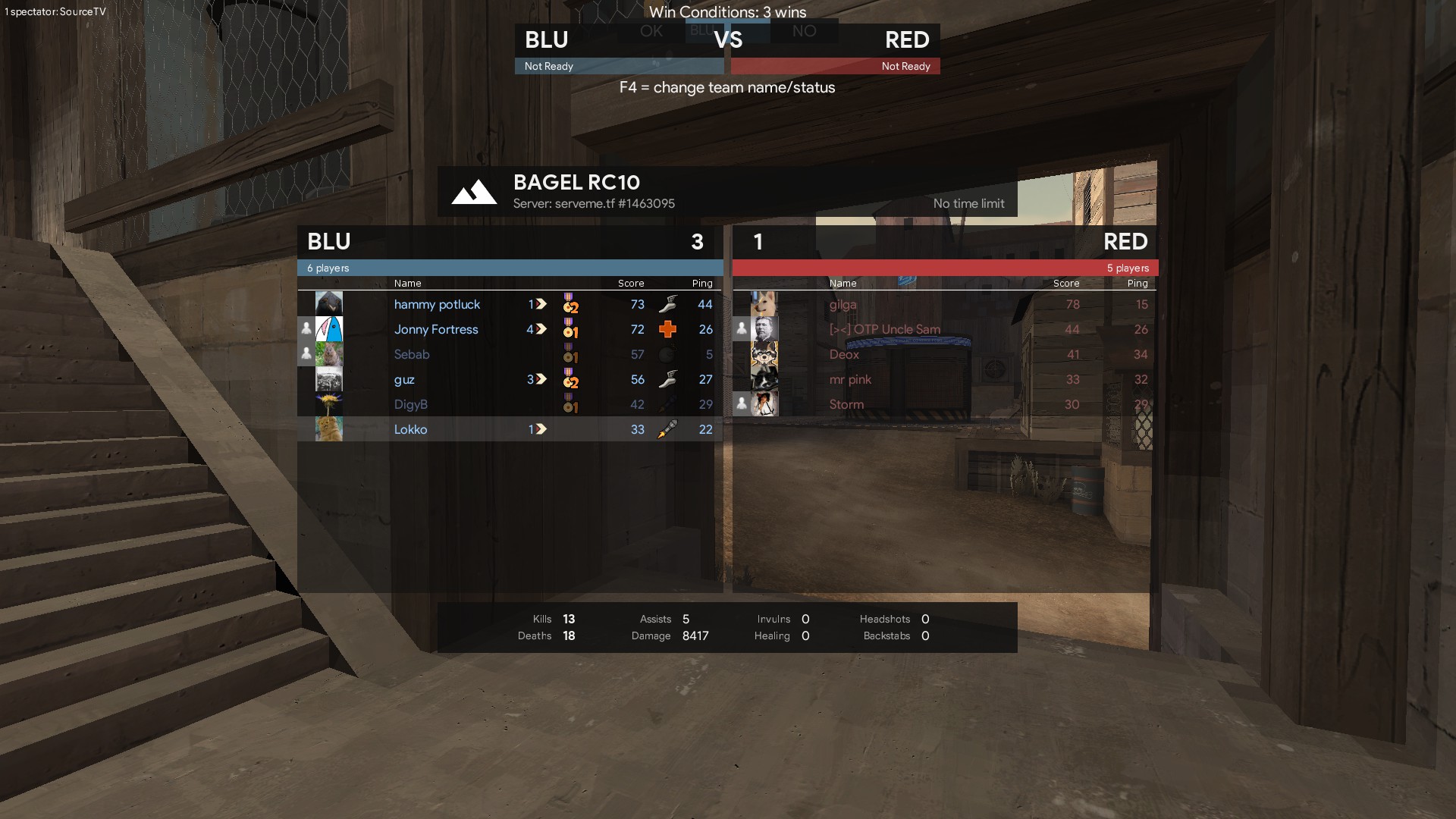Select Jonny Fortress row on the scoreboard
Image resolution: width=1456 pixels, height=819 pixels.
coord(436,329)
